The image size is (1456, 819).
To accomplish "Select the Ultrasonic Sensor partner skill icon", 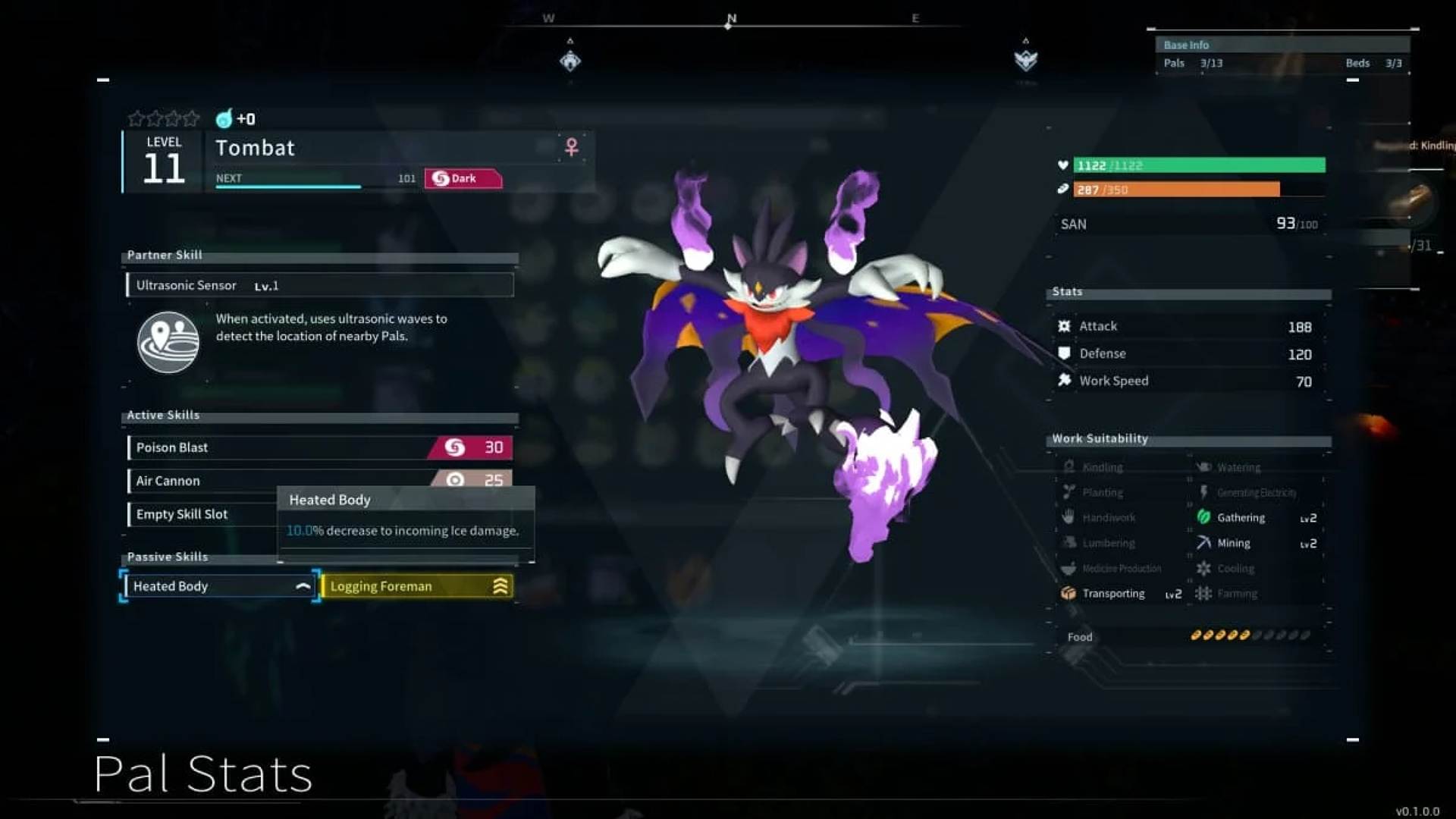I will coord(167,343).
